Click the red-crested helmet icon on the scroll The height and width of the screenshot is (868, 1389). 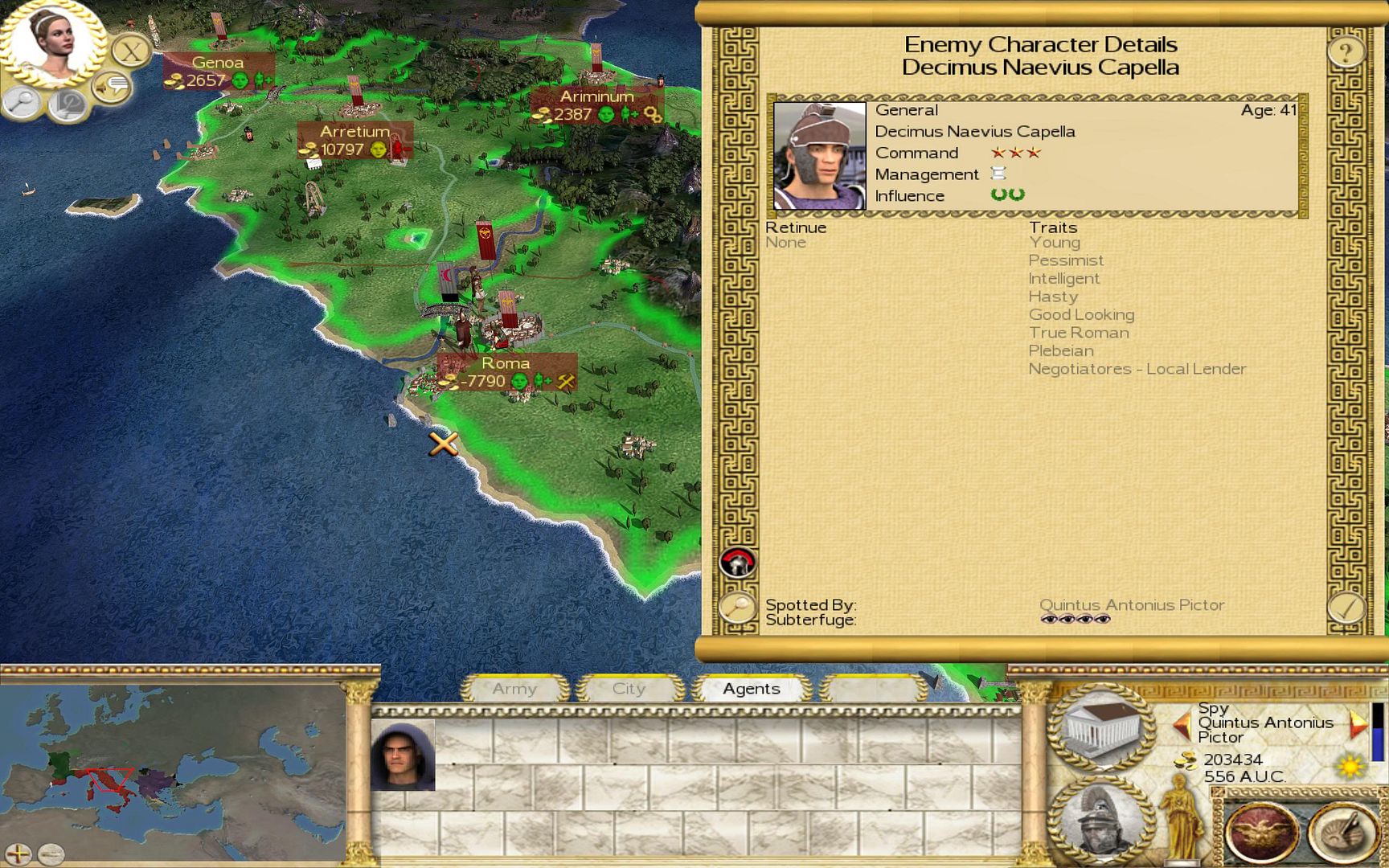[x=737, y=563]
